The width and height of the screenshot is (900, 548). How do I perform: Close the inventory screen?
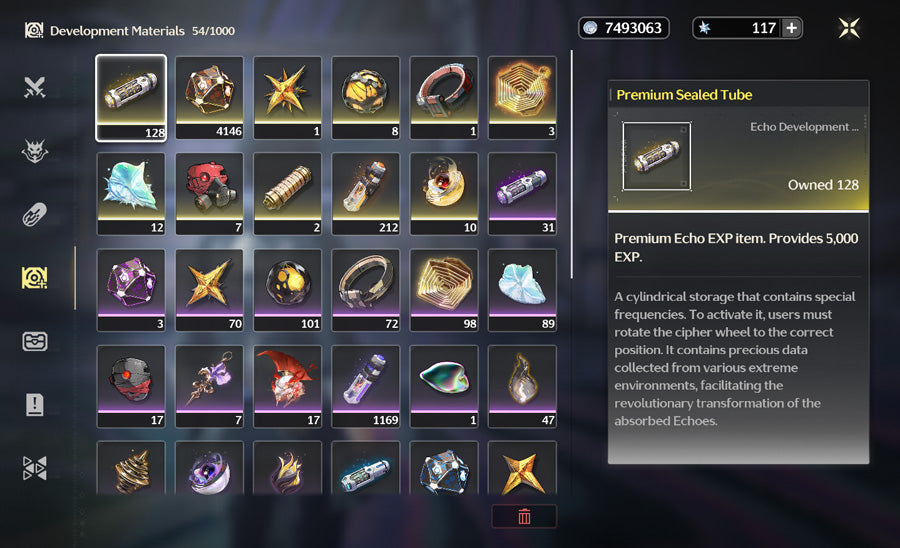pyautogui.click(x=849, y=28)
